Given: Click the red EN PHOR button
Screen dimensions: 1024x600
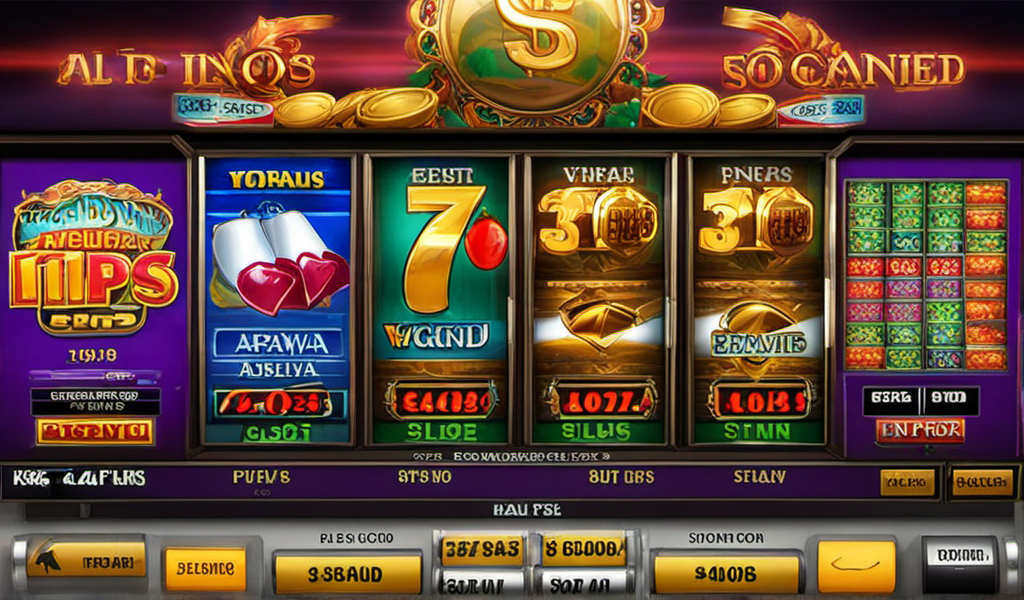Looking at the screenshot, I should coord(919,431).
